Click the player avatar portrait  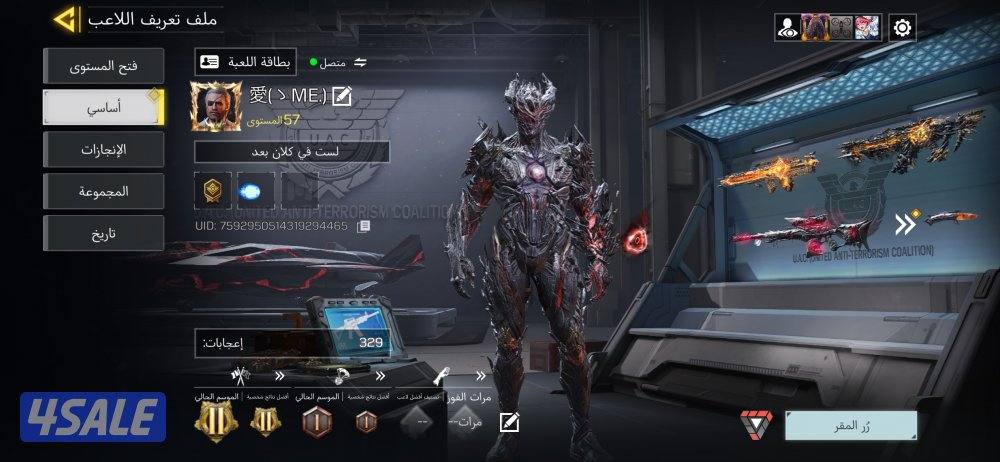[x=216, y=106]
